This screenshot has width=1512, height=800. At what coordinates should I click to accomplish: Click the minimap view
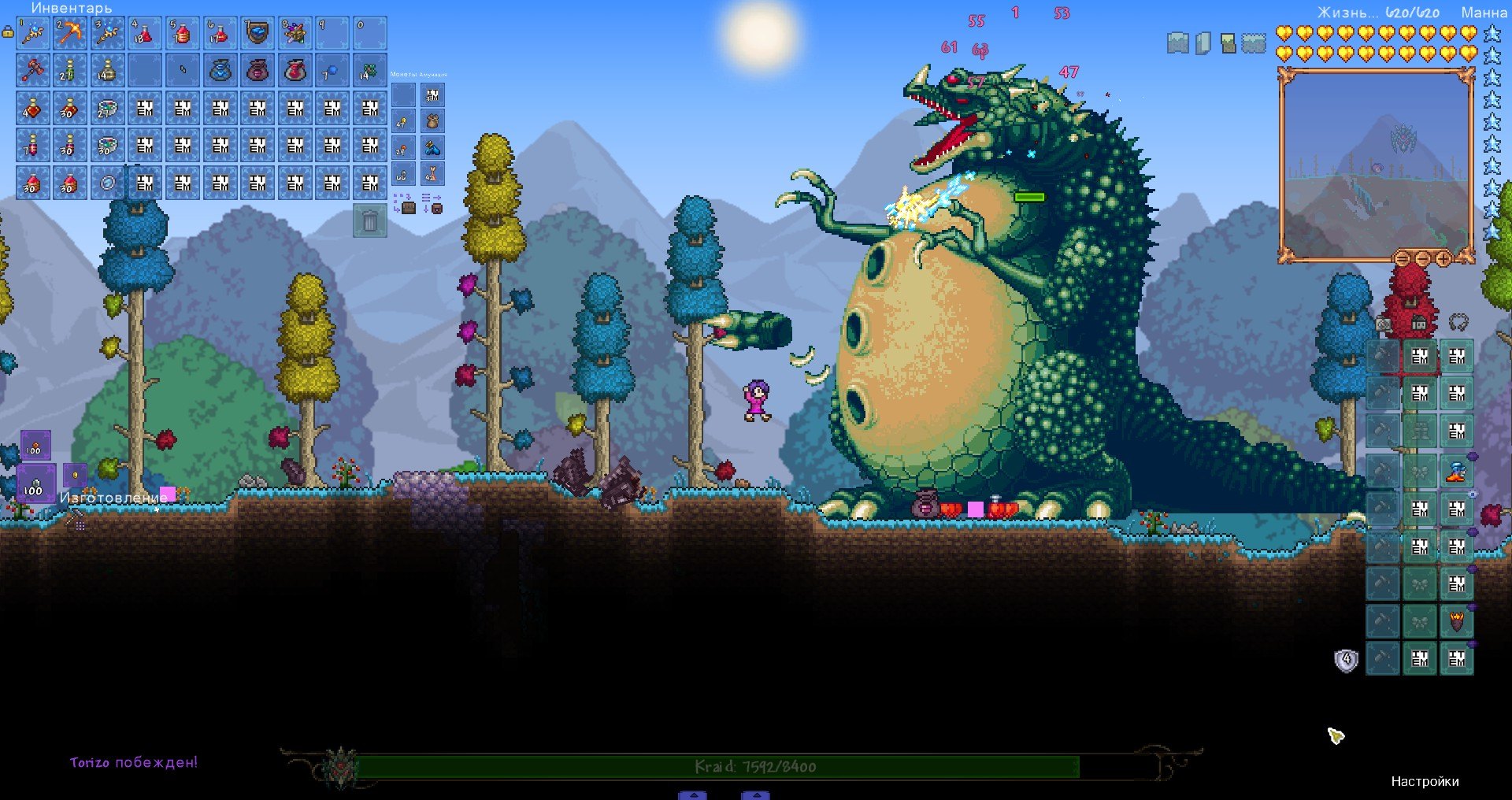point(1375,165)
